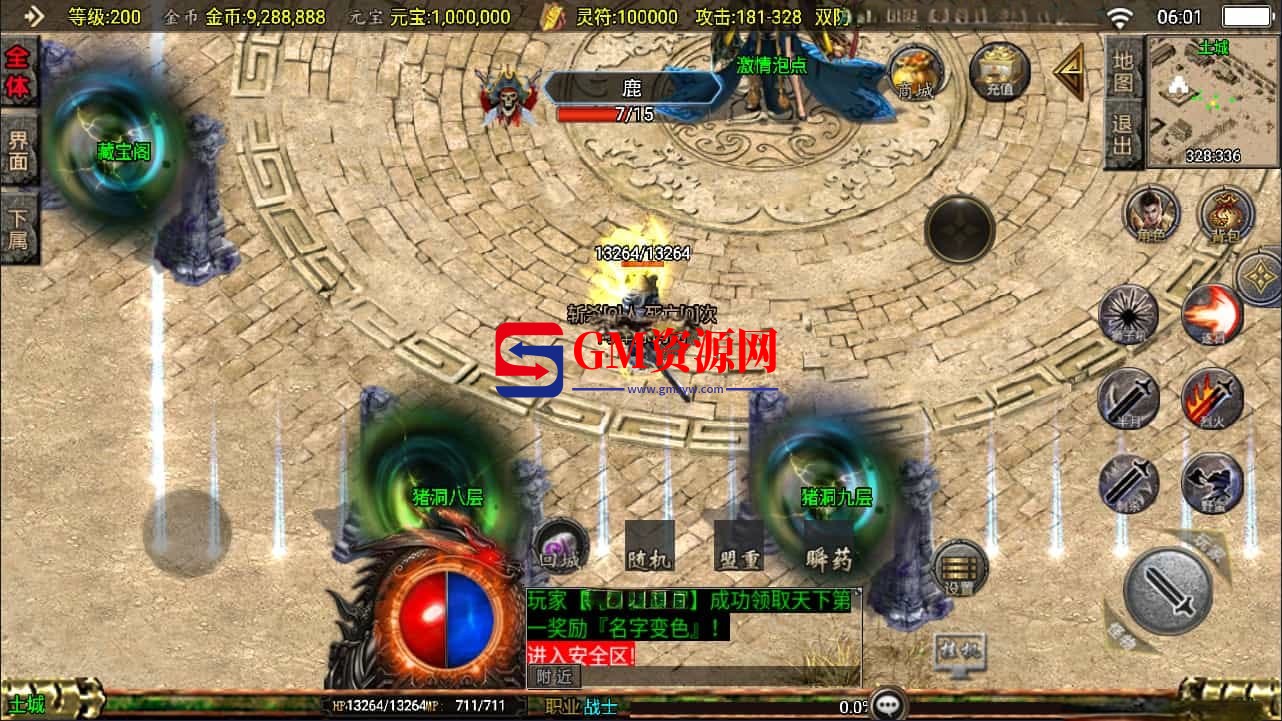Open the 地图 map panel

click(x=1124, y=70)
